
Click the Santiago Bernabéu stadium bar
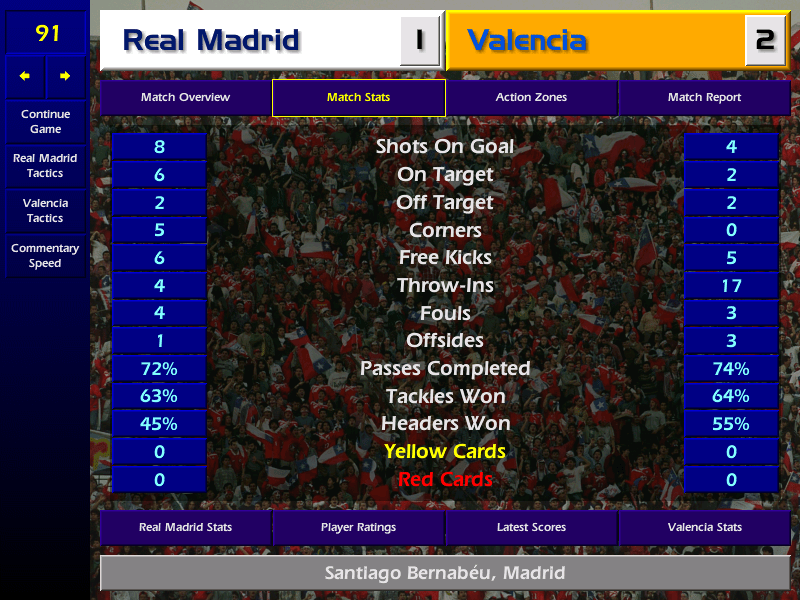pyautogui.click(x=445, y=573)
